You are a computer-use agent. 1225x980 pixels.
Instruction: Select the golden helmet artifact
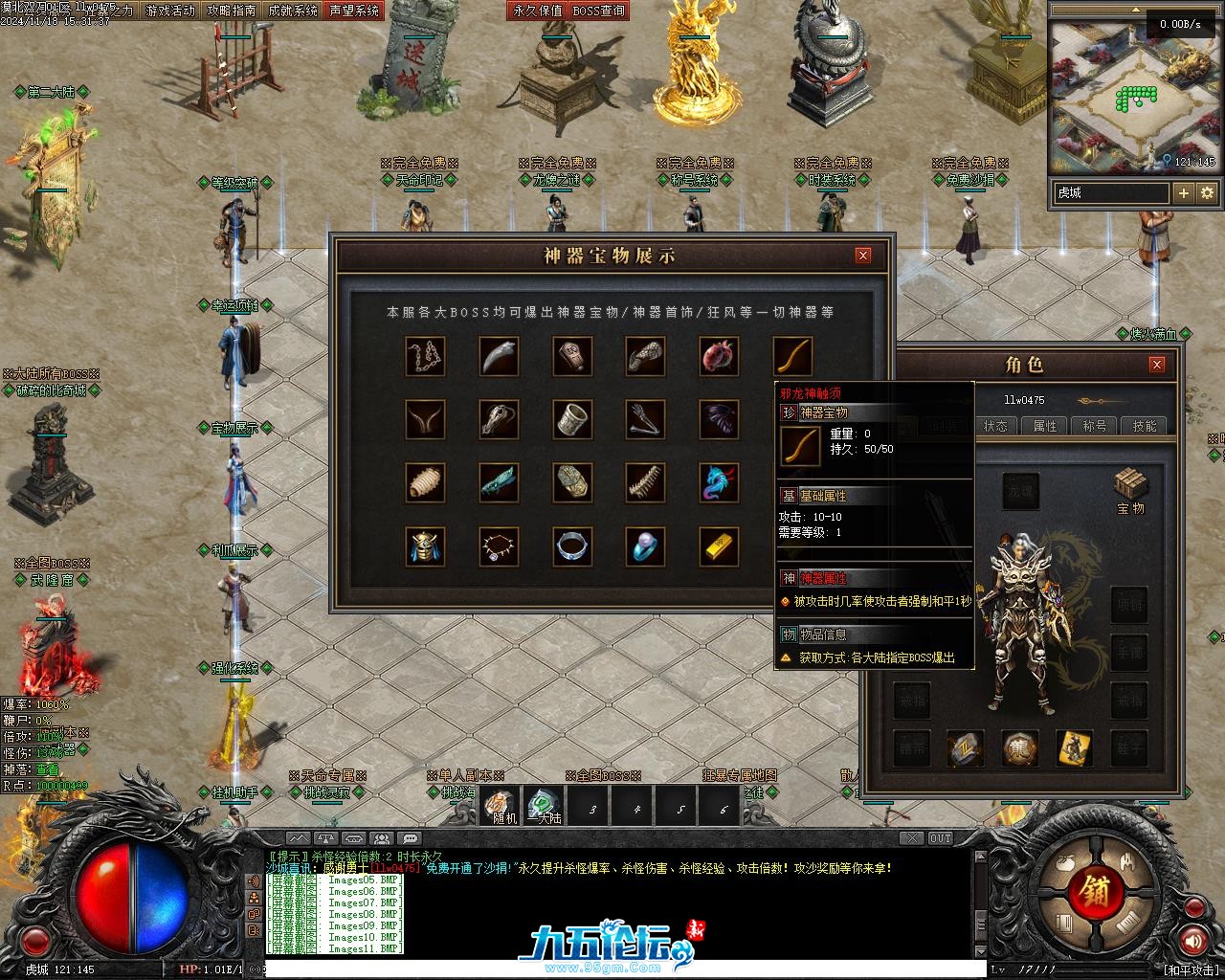pyautogui.click(x=426, y=546)
